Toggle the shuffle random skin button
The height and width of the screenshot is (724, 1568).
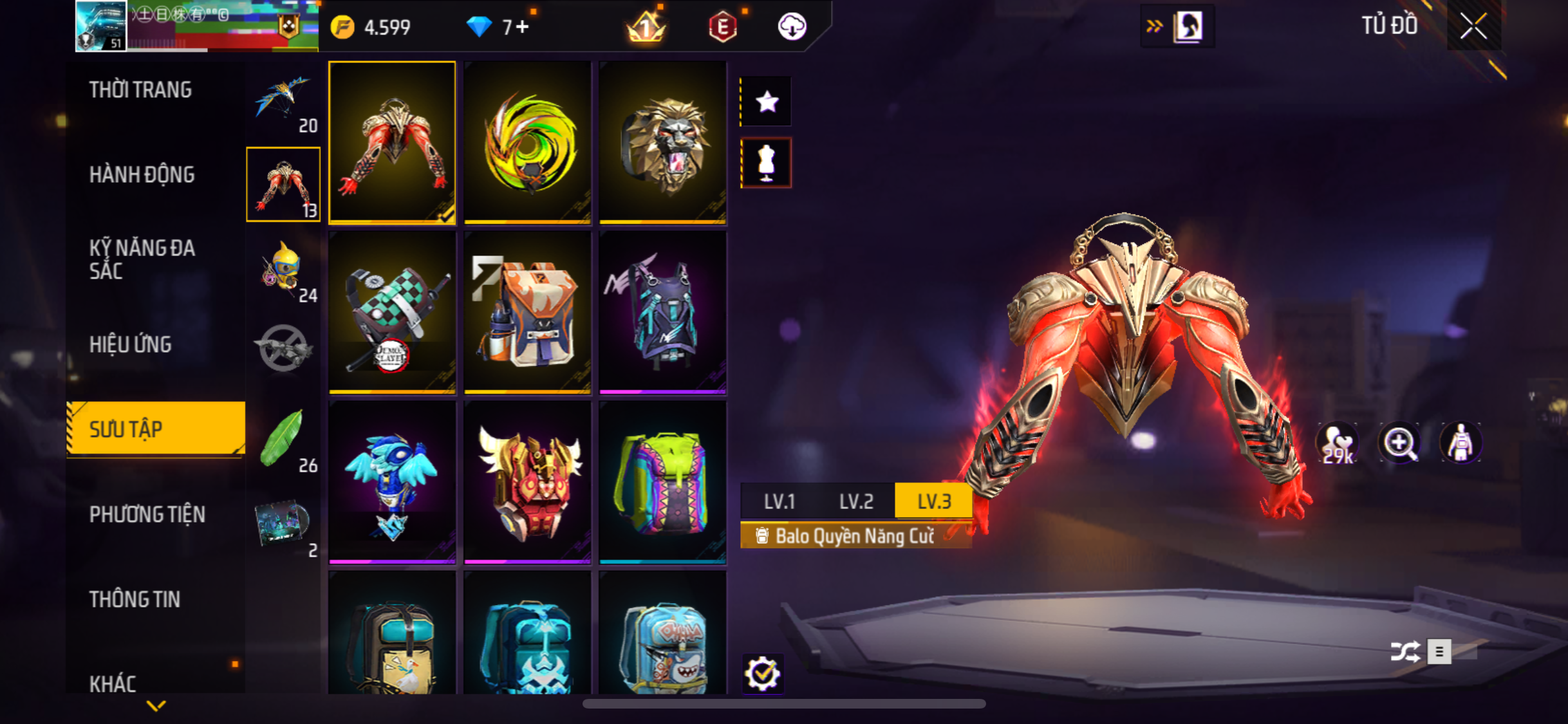(1405, 651)
